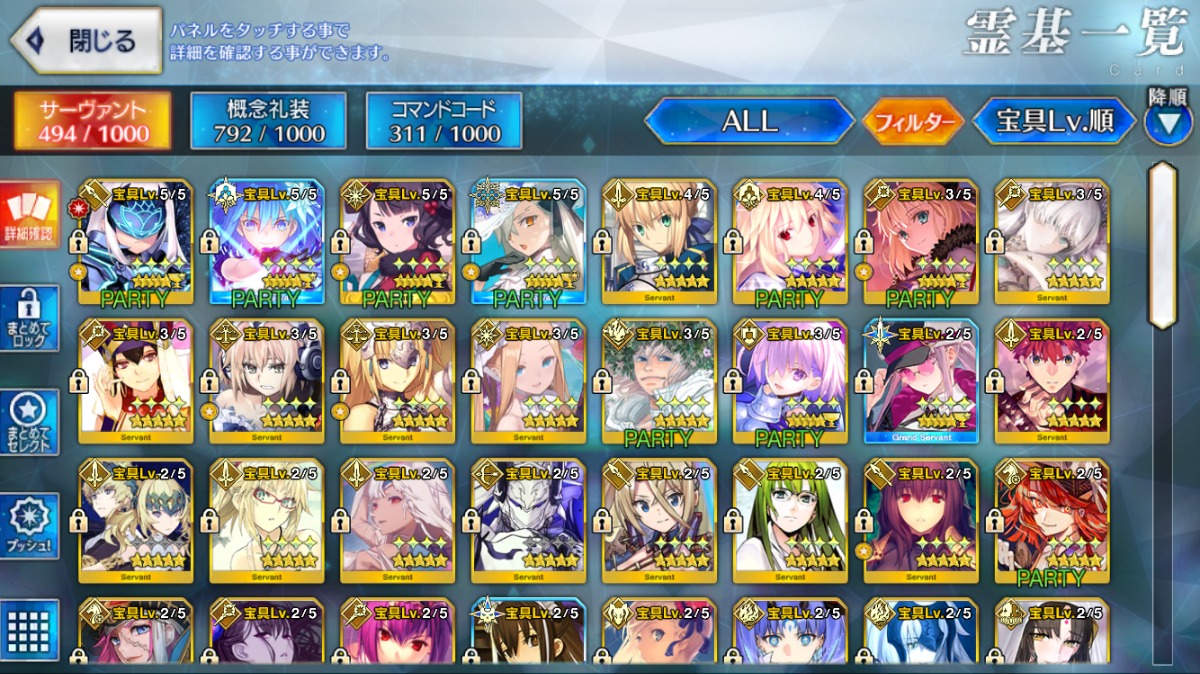Choose the ALL class selector
The width and height of the screenshot is (1200, 674).
[x=749, y=121]
